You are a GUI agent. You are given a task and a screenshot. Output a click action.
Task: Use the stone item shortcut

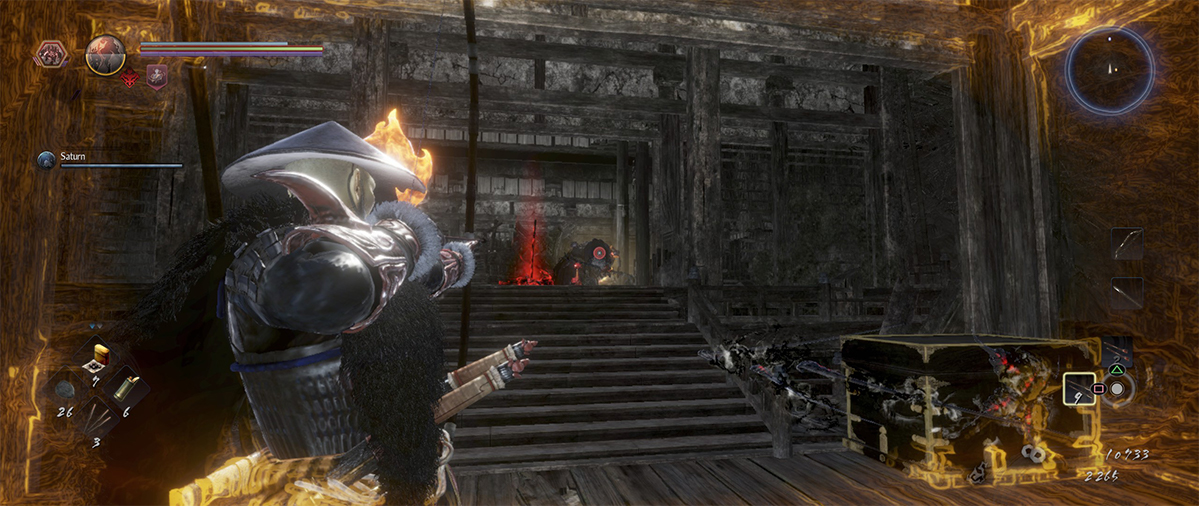point(65,390)
